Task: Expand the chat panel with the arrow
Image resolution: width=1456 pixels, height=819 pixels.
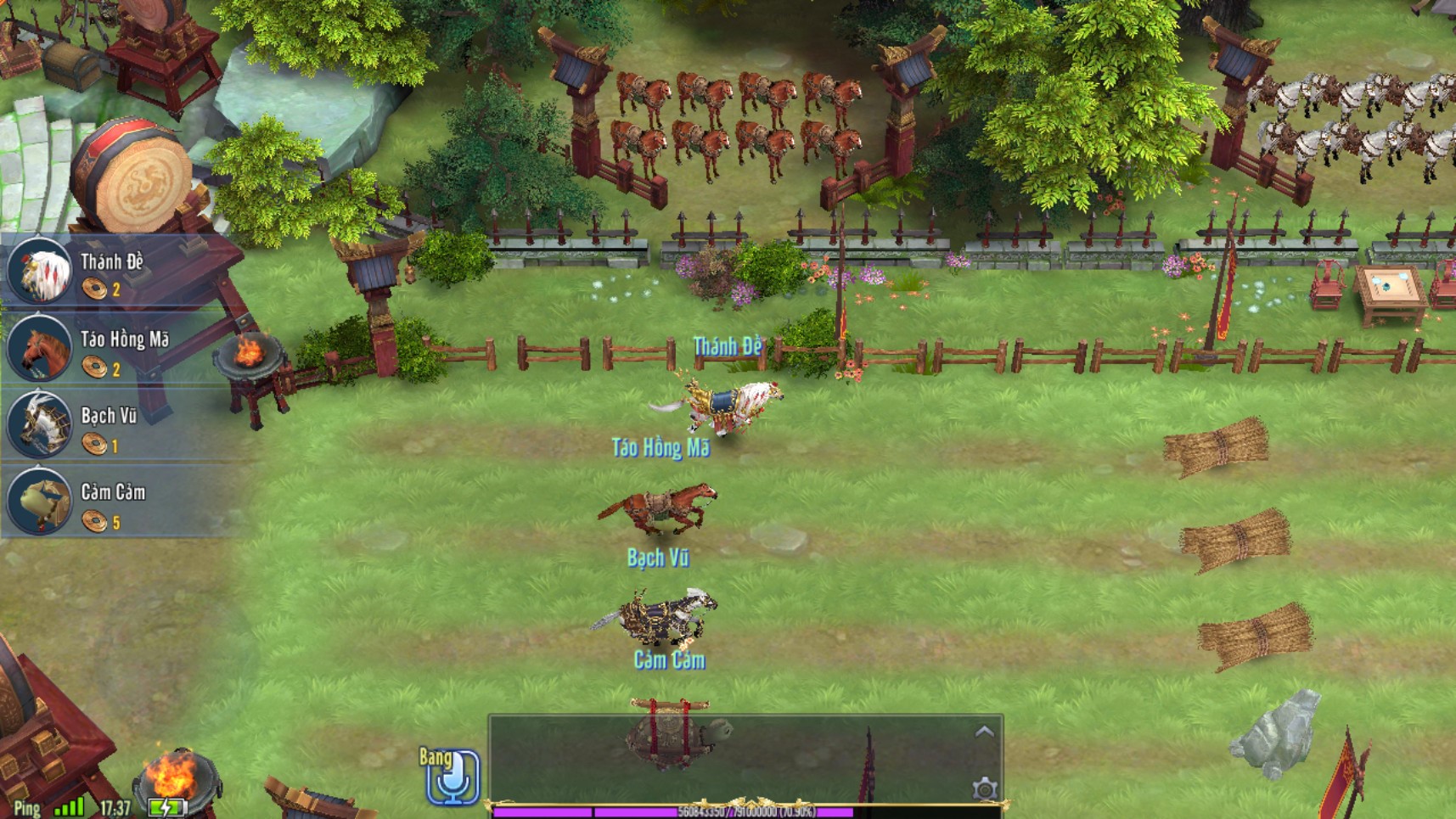Action: (x=984, y=732)
